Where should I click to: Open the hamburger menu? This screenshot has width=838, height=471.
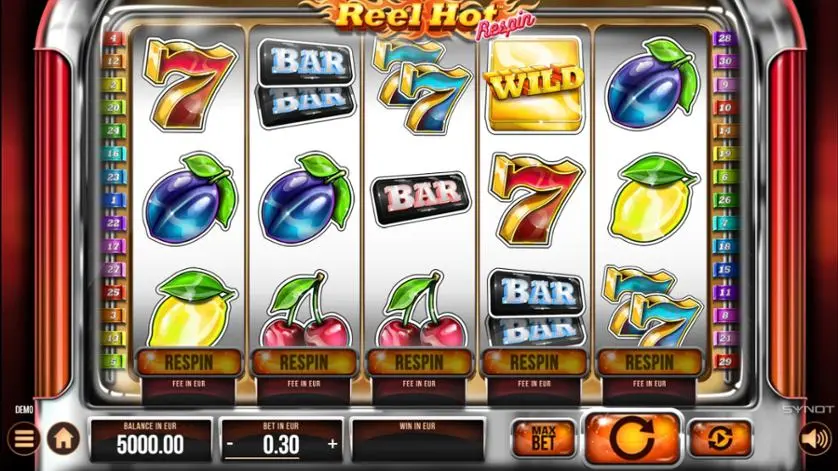click(x=21, y=438)
